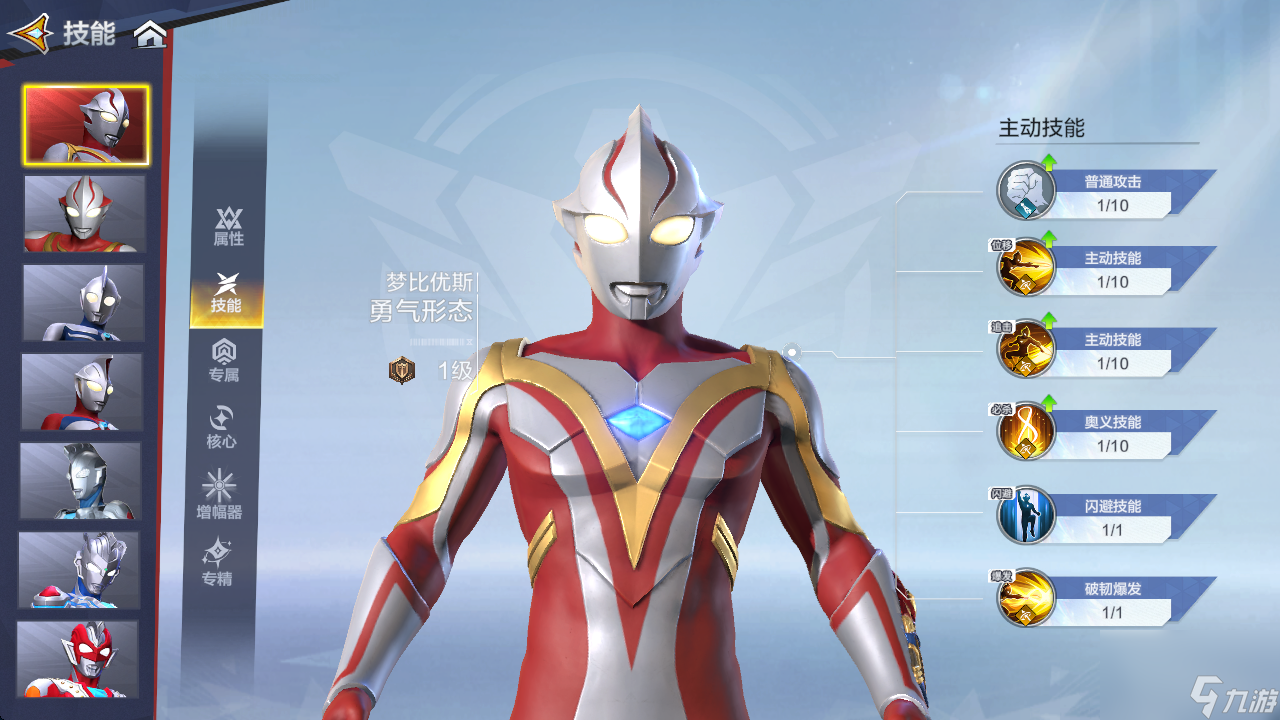Viewport: 1280px width, 720px height.
Task: View the 闪避技能 dodge skill
Action: click(1026, 515)
